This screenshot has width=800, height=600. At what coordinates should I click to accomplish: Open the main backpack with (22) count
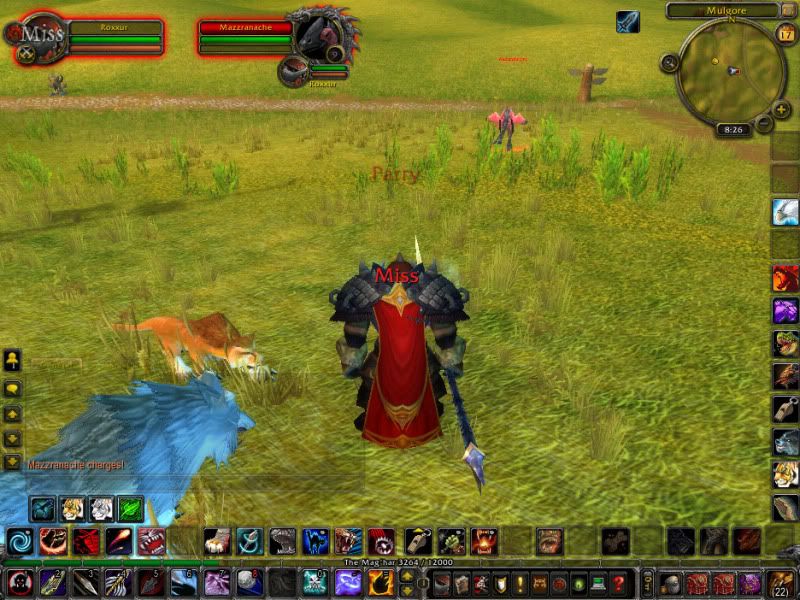coord(777,582)
